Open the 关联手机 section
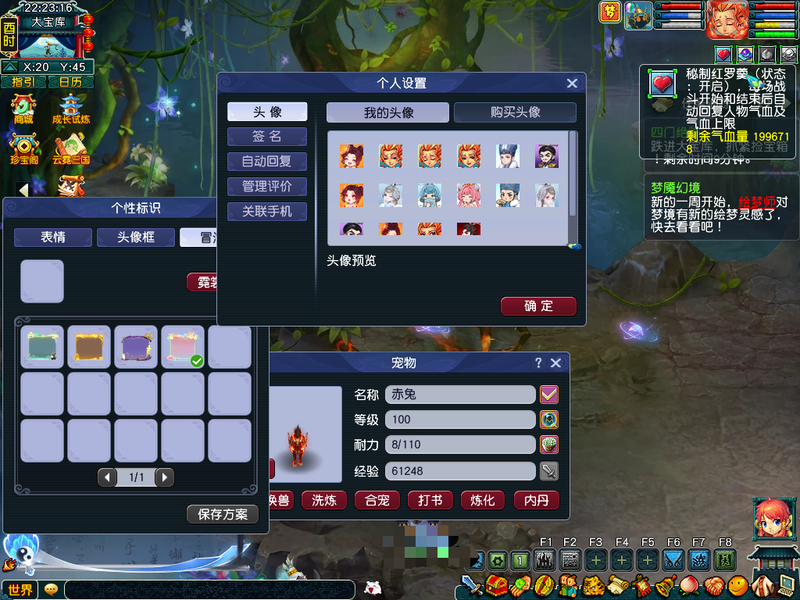Screen dimensions: 800x600 (x=267, y=211)
